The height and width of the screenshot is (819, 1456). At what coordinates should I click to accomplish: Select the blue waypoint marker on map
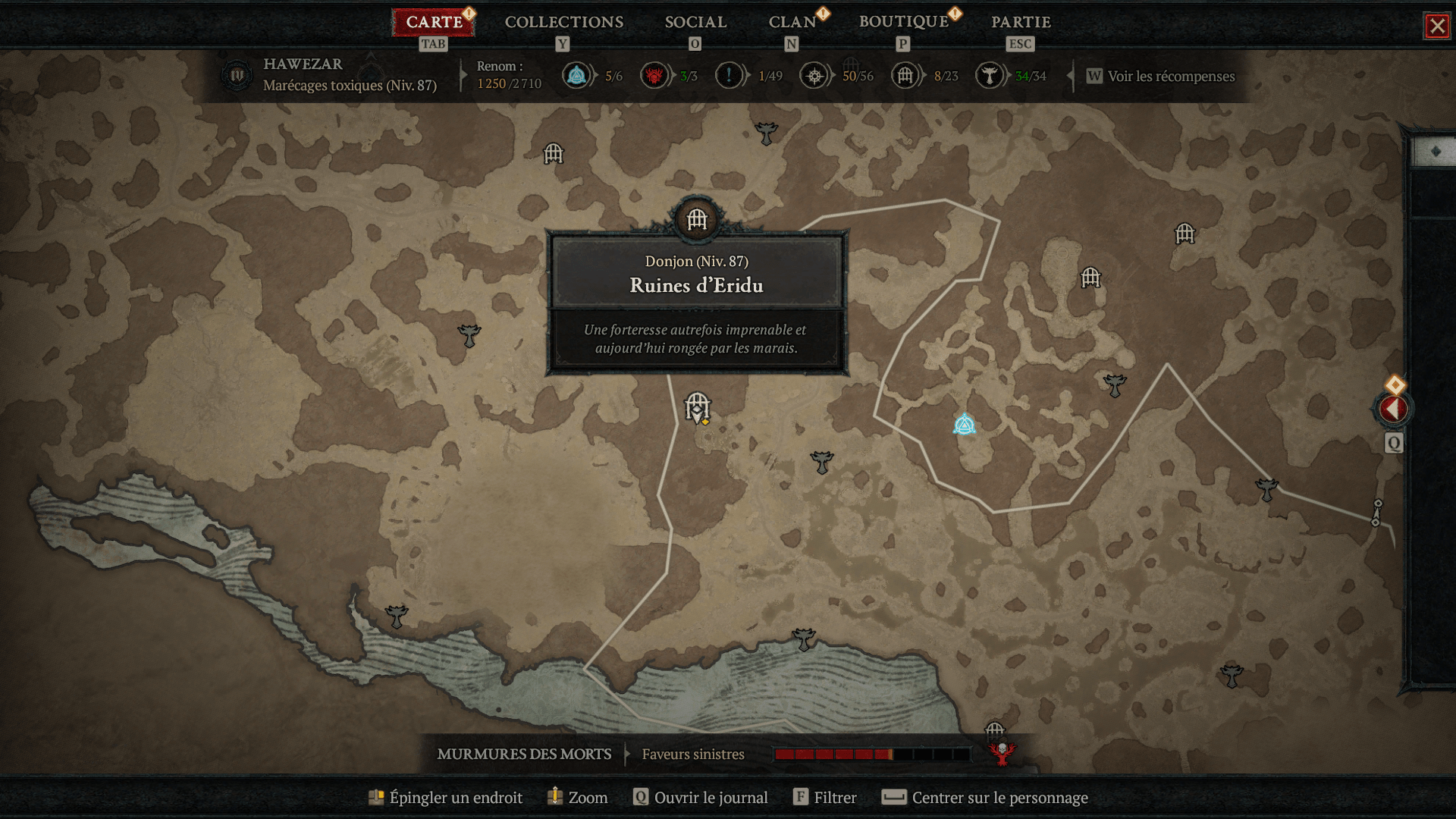(x=964, y=425)
